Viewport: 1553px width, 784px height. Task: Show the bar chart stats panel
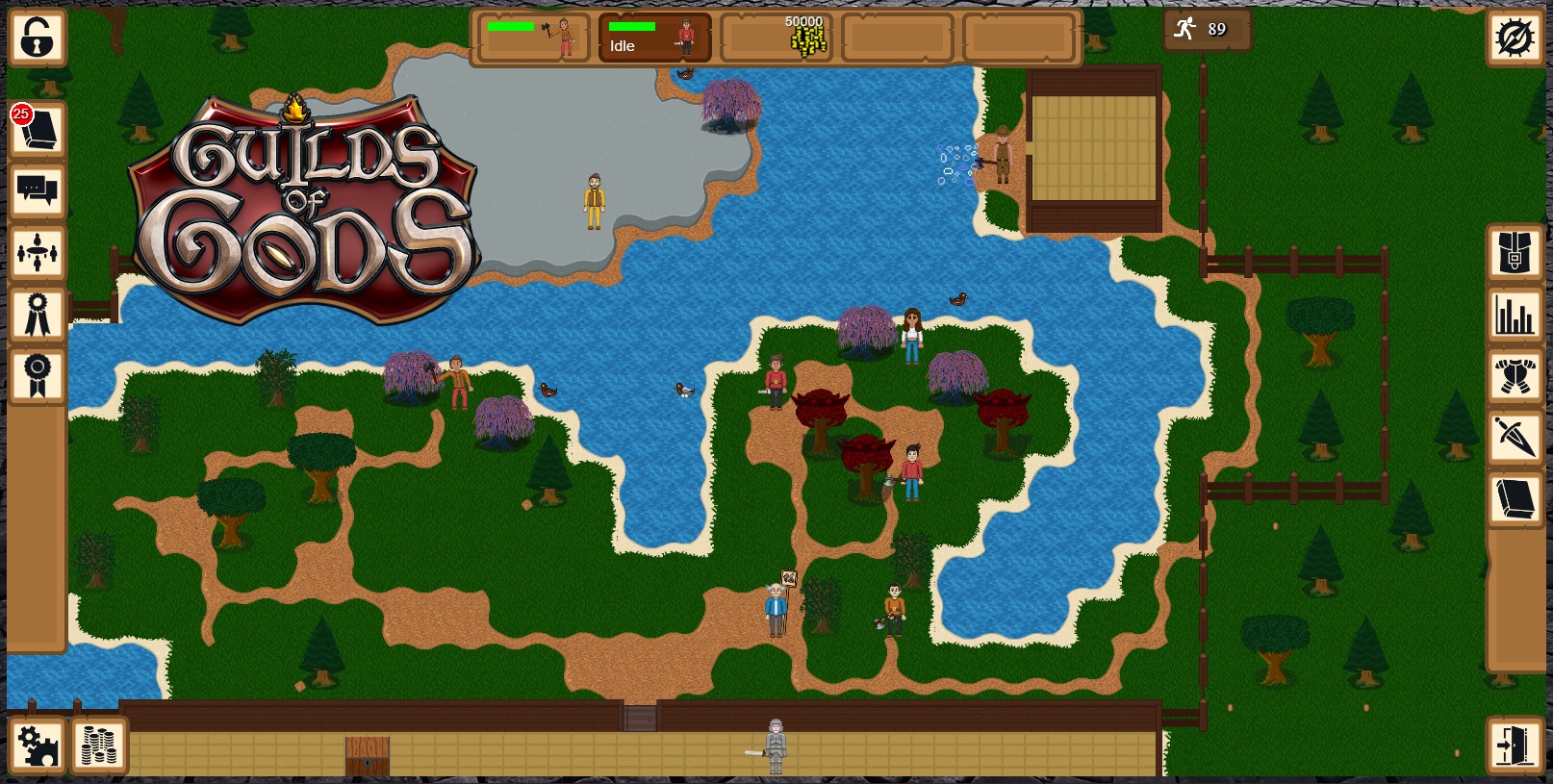click(1515, 315)
